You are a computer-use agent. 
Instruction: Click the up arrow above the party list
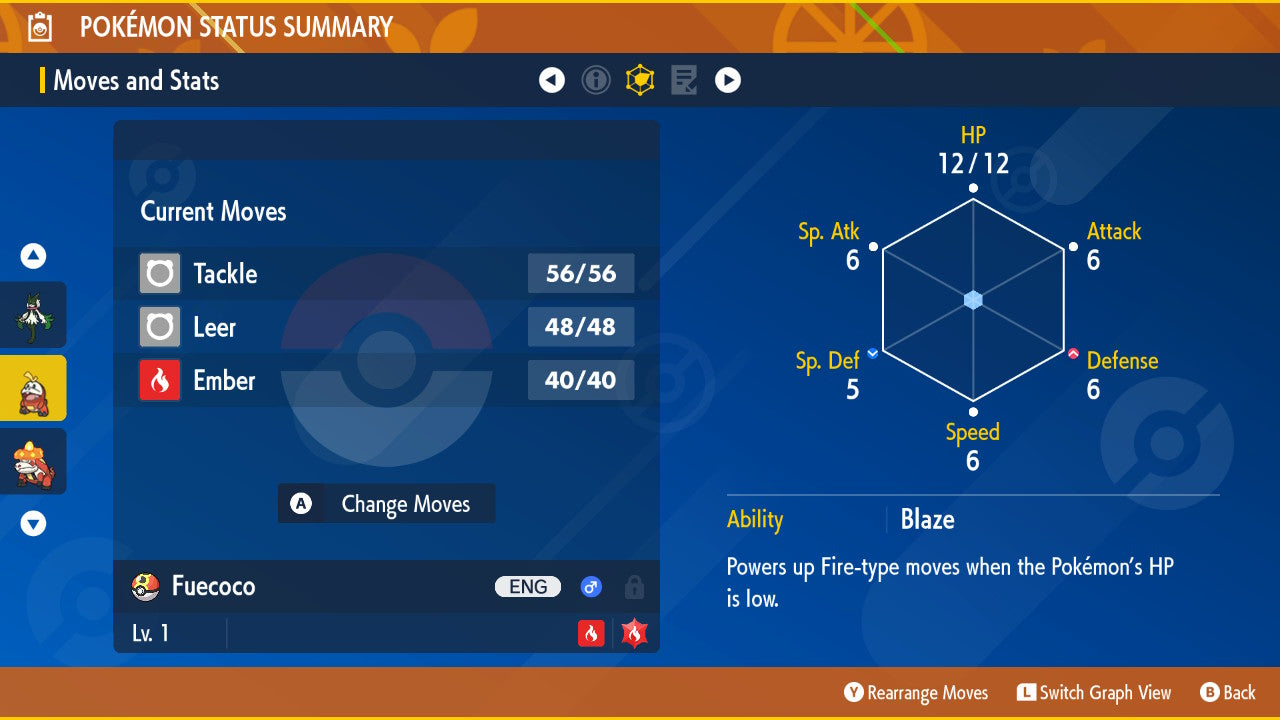(33, 256)
